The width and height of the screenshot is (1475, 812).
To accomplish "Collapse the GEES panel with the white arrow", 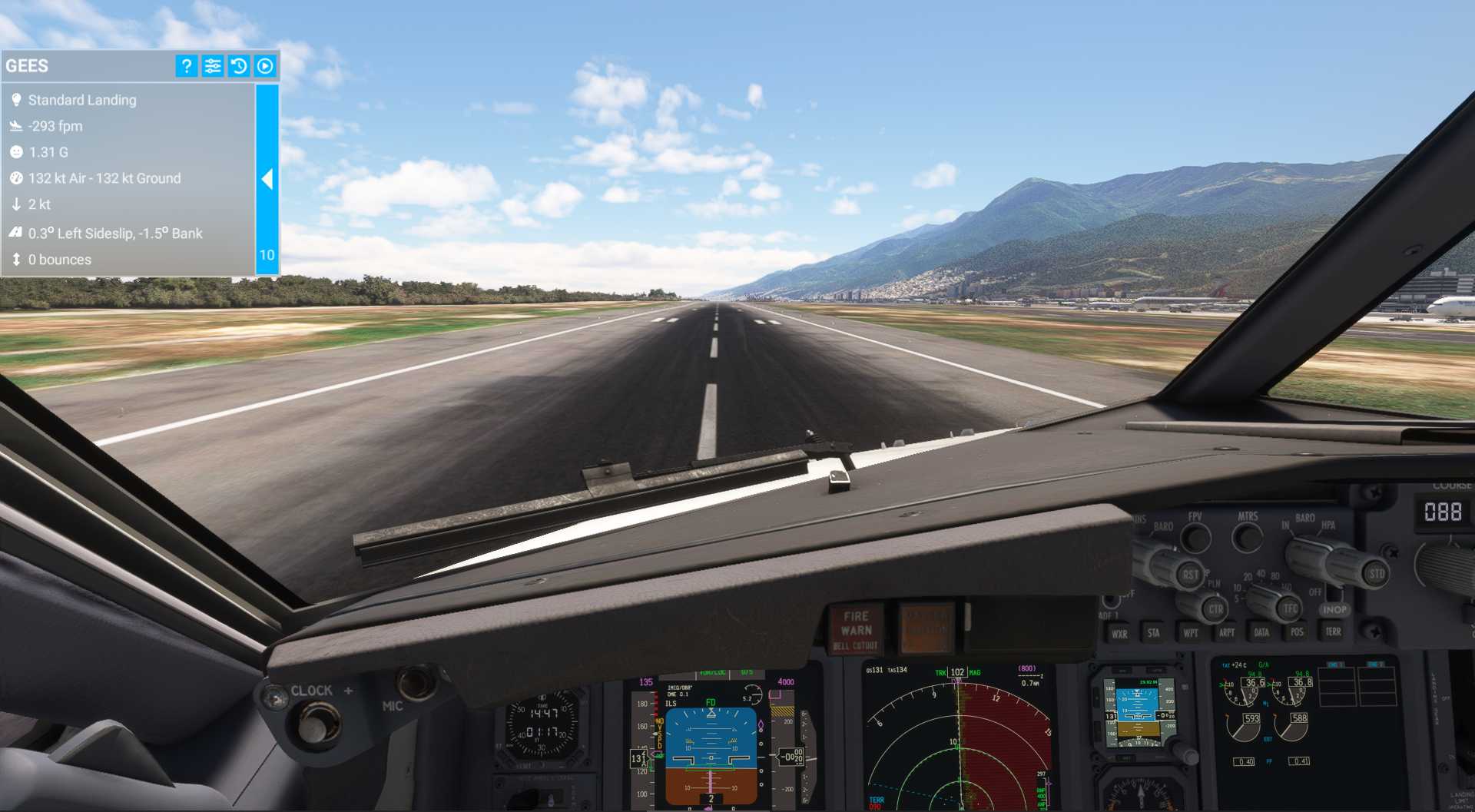I will pyautogui.click(x=267, y=179).
